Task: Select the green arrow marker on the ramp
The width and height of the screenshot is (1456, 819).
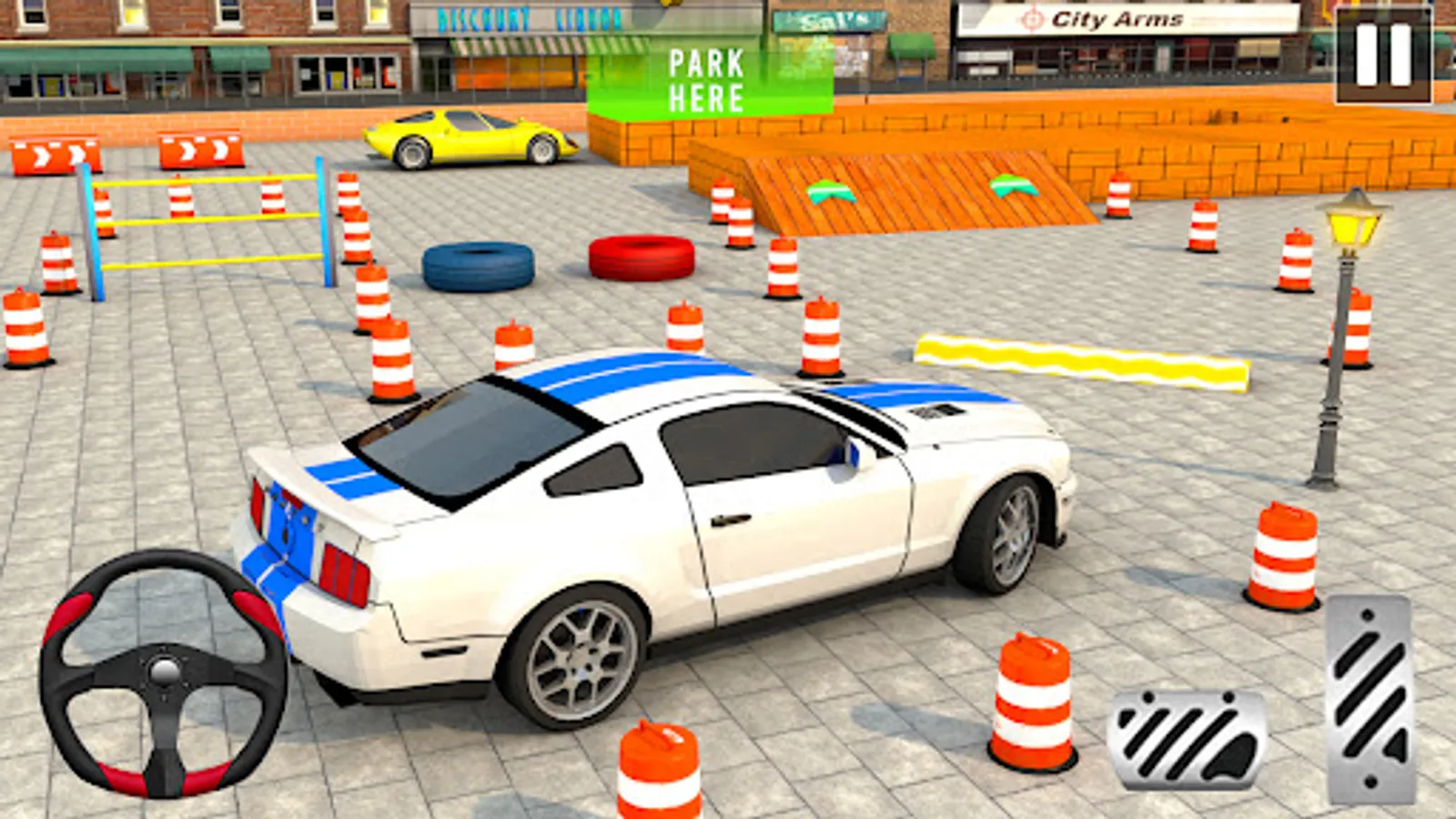Action: pyautogui.click(x=833, y=189)
